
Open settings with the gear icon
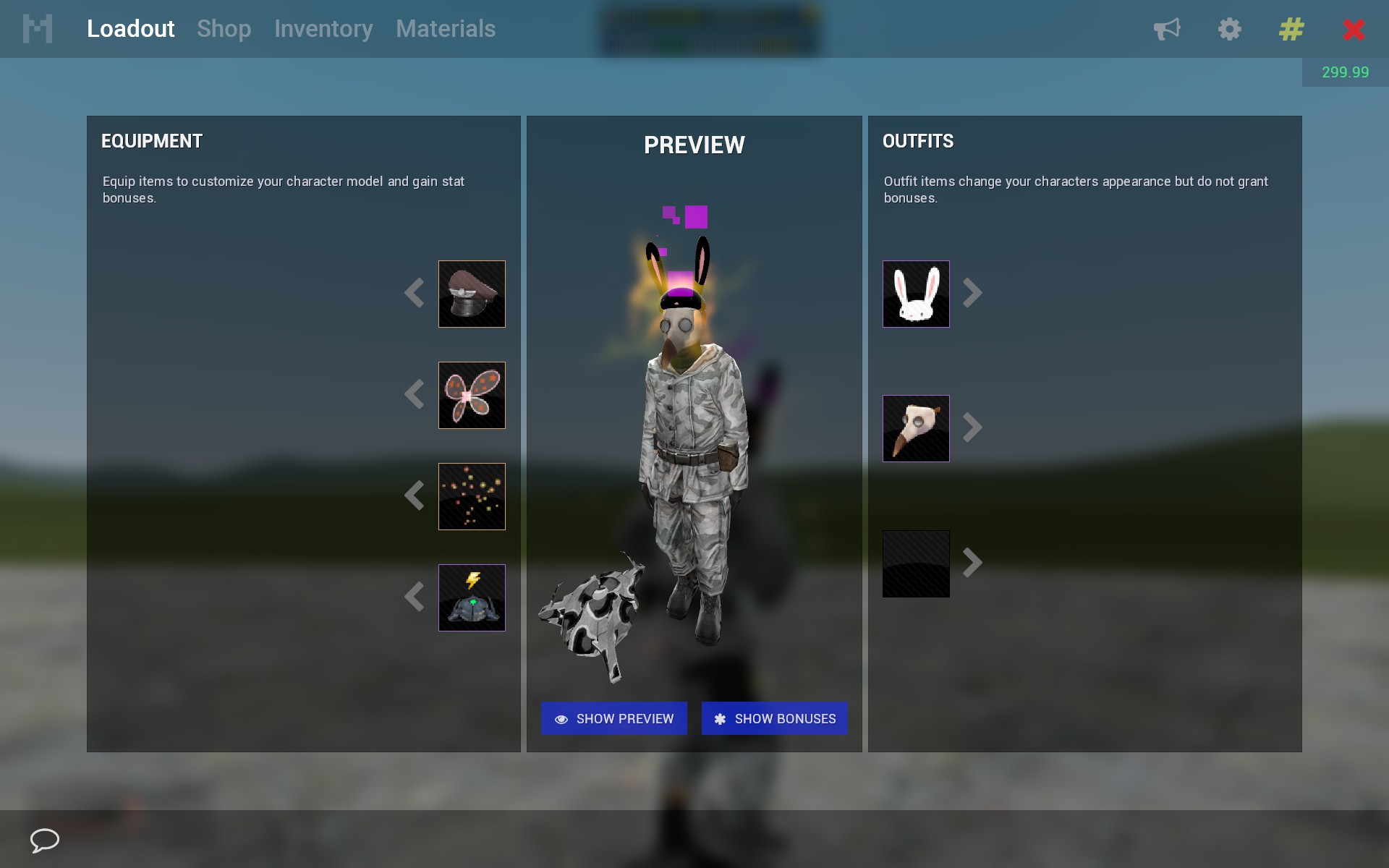(x=1229, y=29)
